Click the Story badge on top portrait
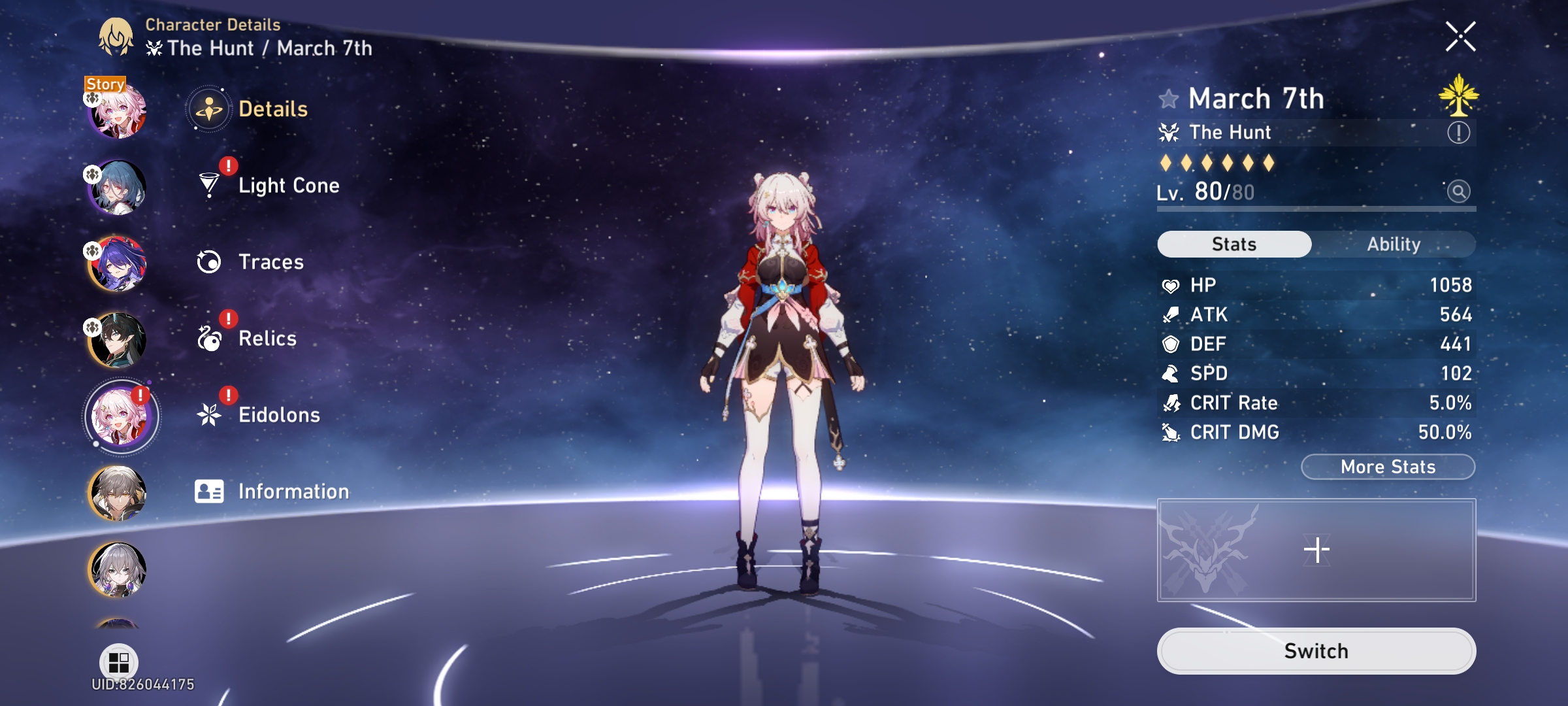The height and width of the screenshot is (706, 1568). pos(105,84)
